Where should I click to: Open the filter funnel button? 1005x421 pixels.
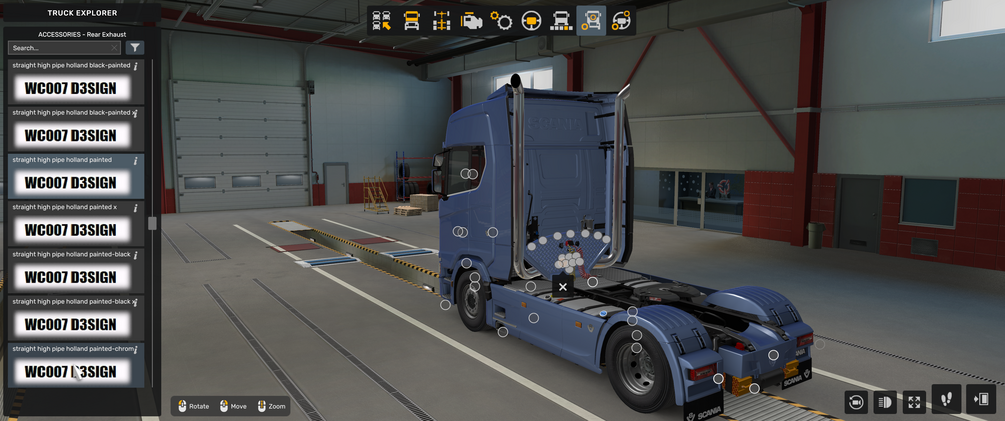point(136,48)
